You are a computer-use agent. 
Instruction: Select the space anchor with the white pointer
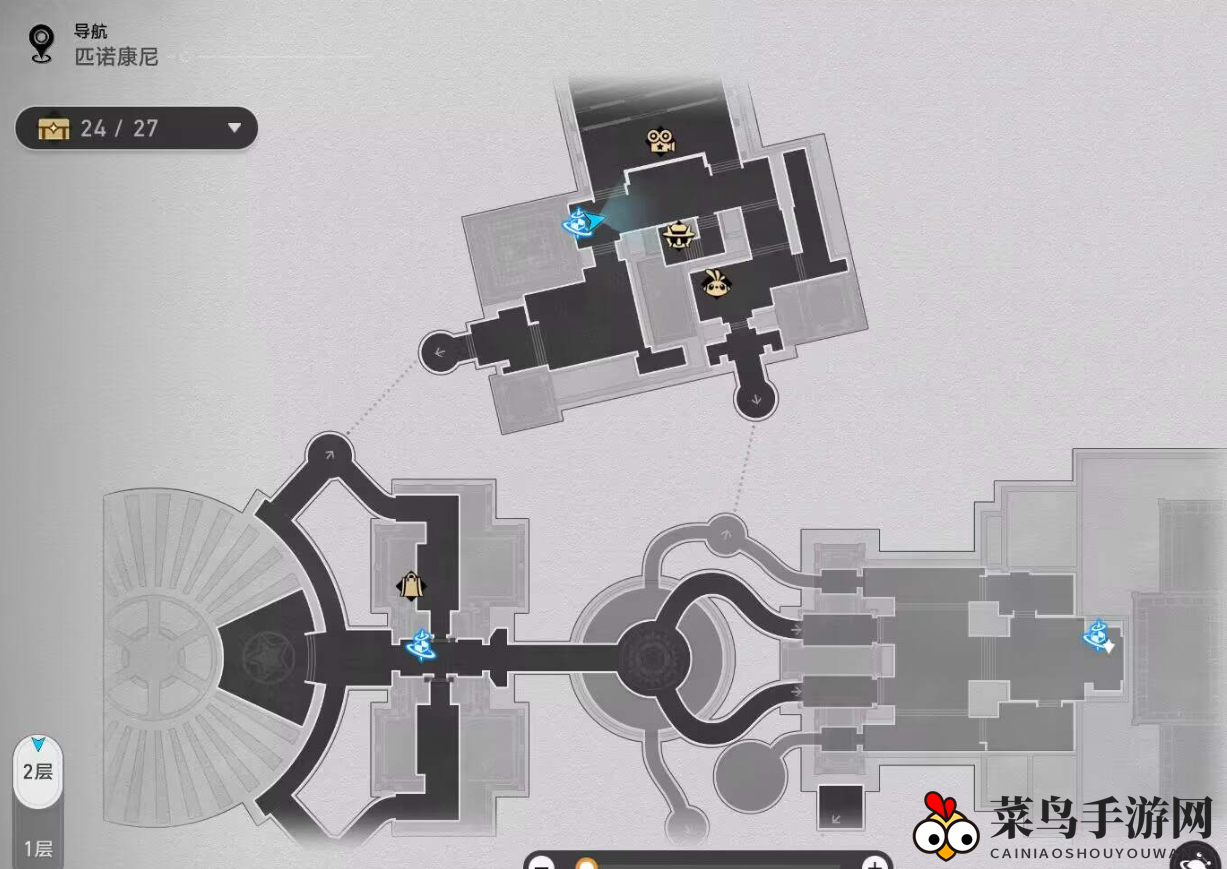pyautogui.click(x=1097, y=633)
